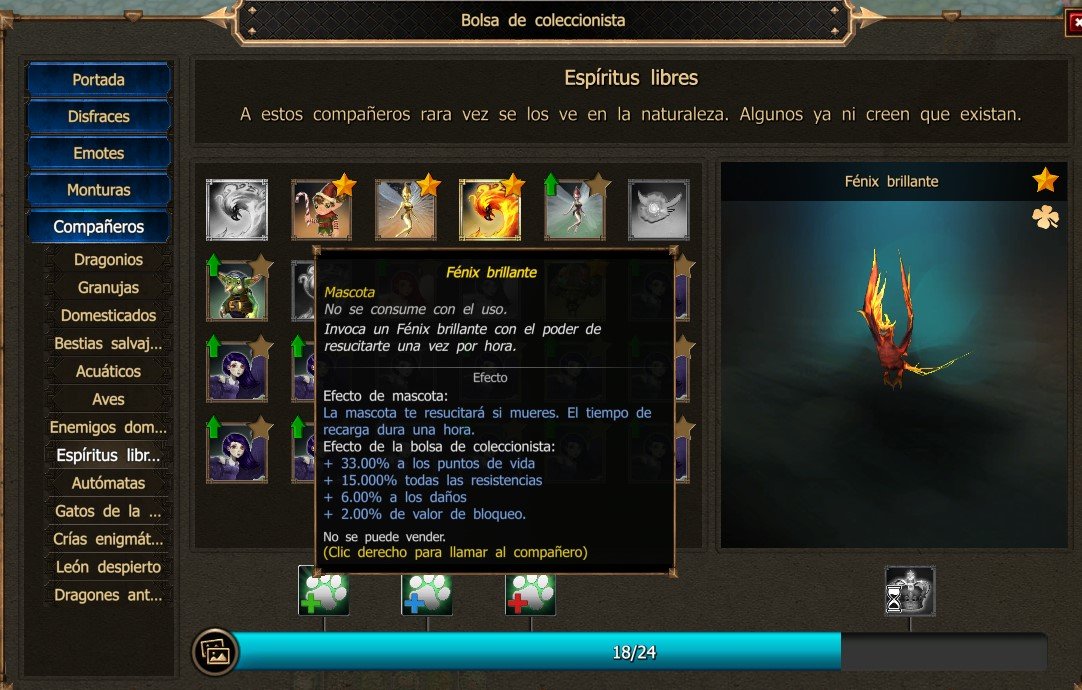
Task: Open the Emotes tab
Action: 98,153
